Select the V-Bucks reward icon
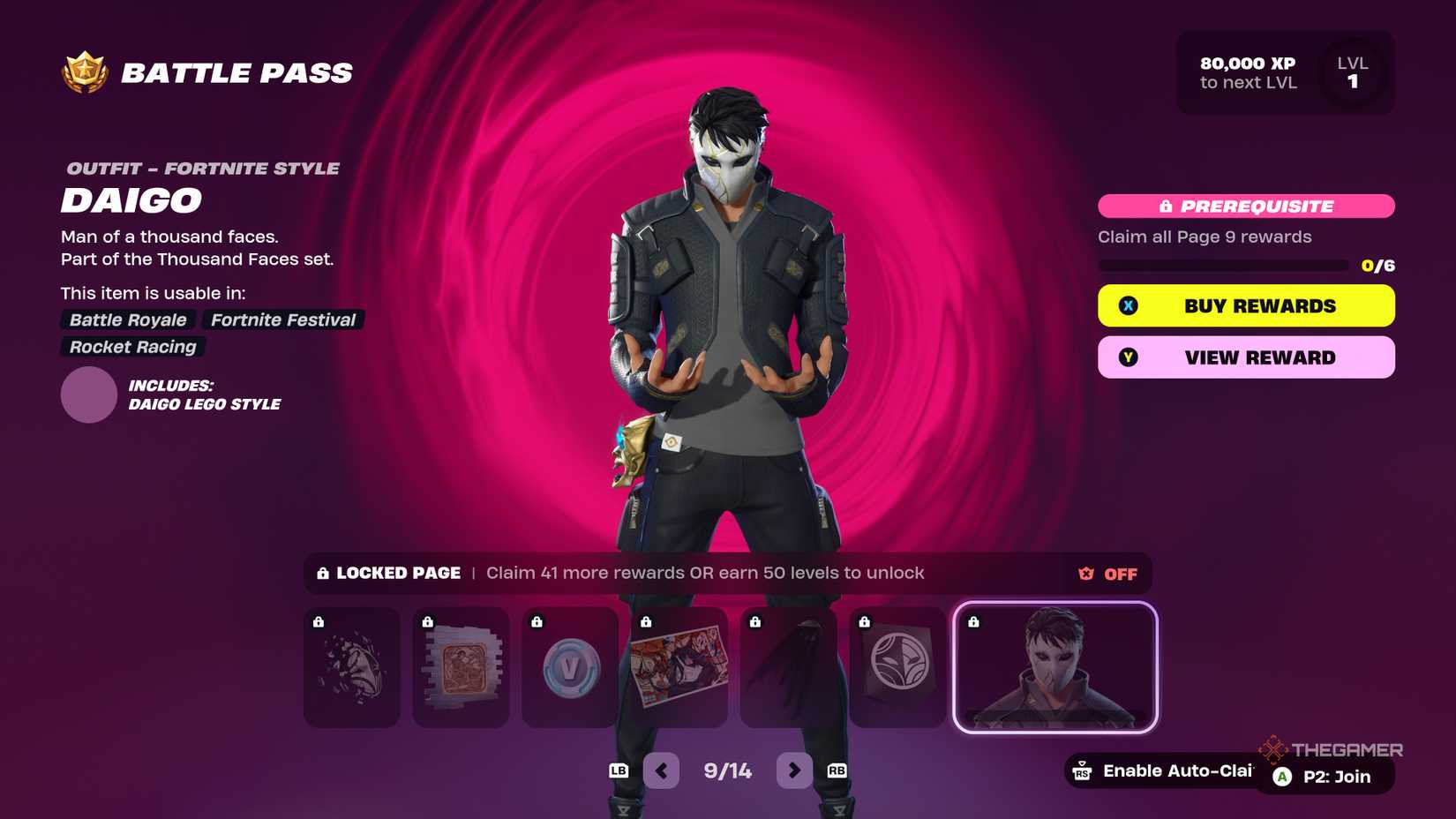 tap(569, 668)
